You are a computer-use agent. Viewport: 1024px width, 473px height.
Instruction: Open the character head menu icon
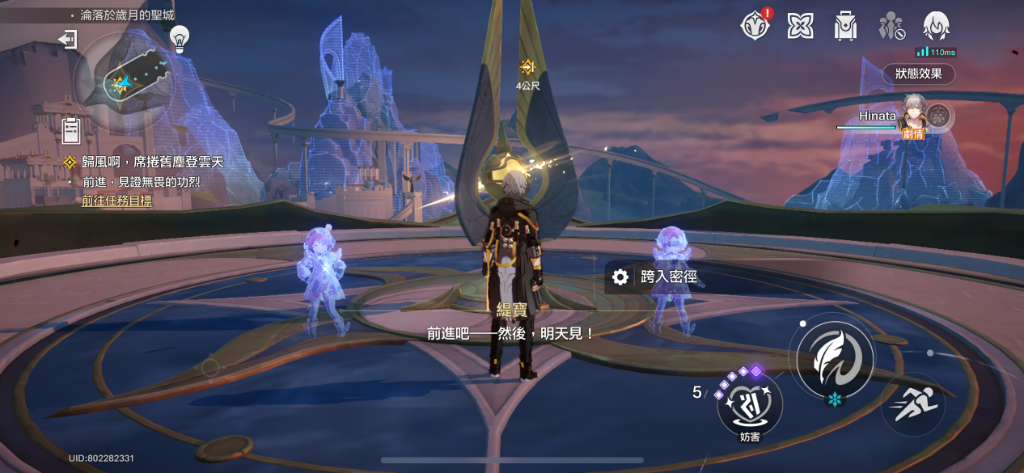(936, 25)
